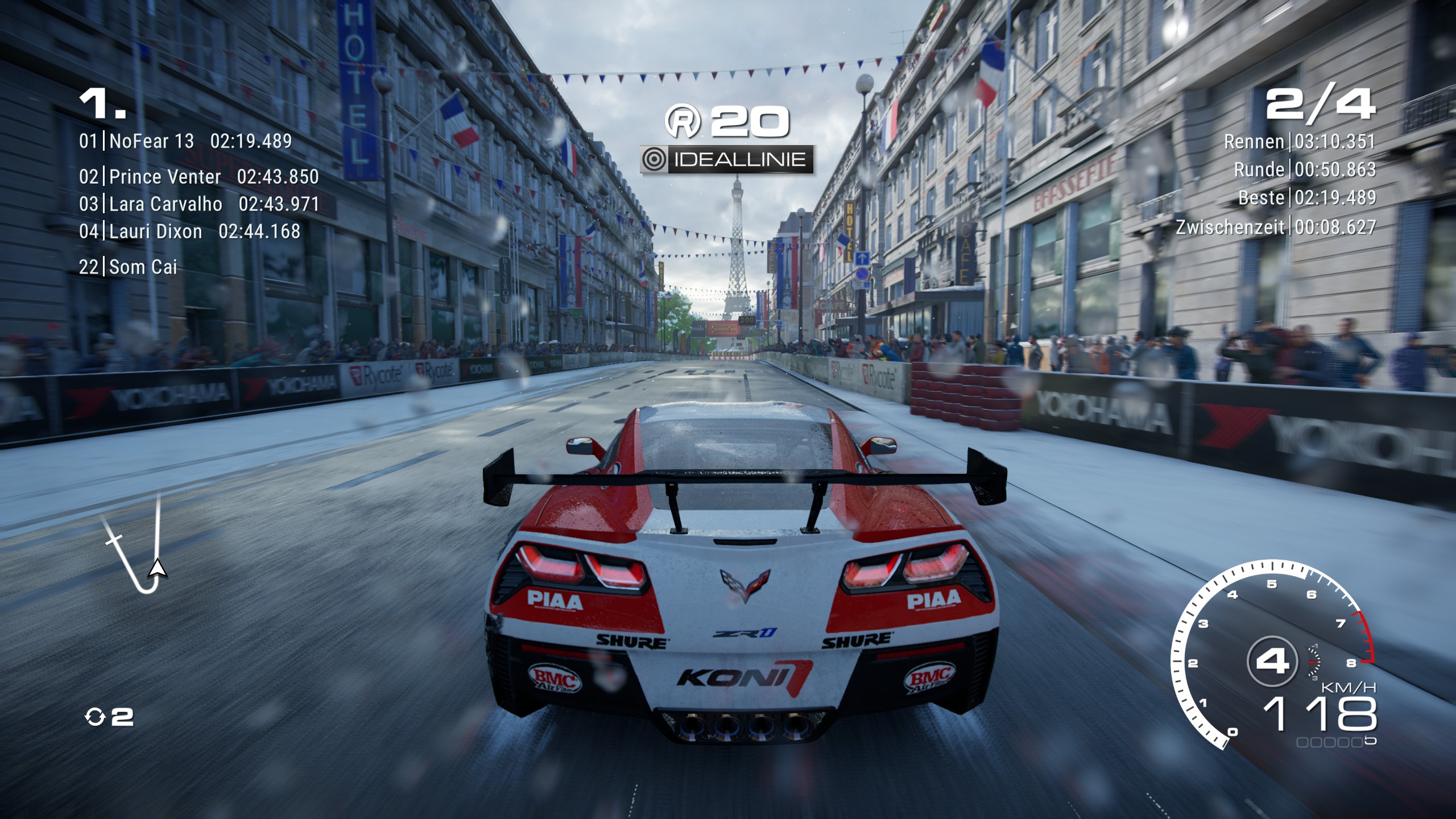The height and width of the screenshot is (819, 1456).
Task: Select Som Cai in position 22
Action: click(143, 267)
